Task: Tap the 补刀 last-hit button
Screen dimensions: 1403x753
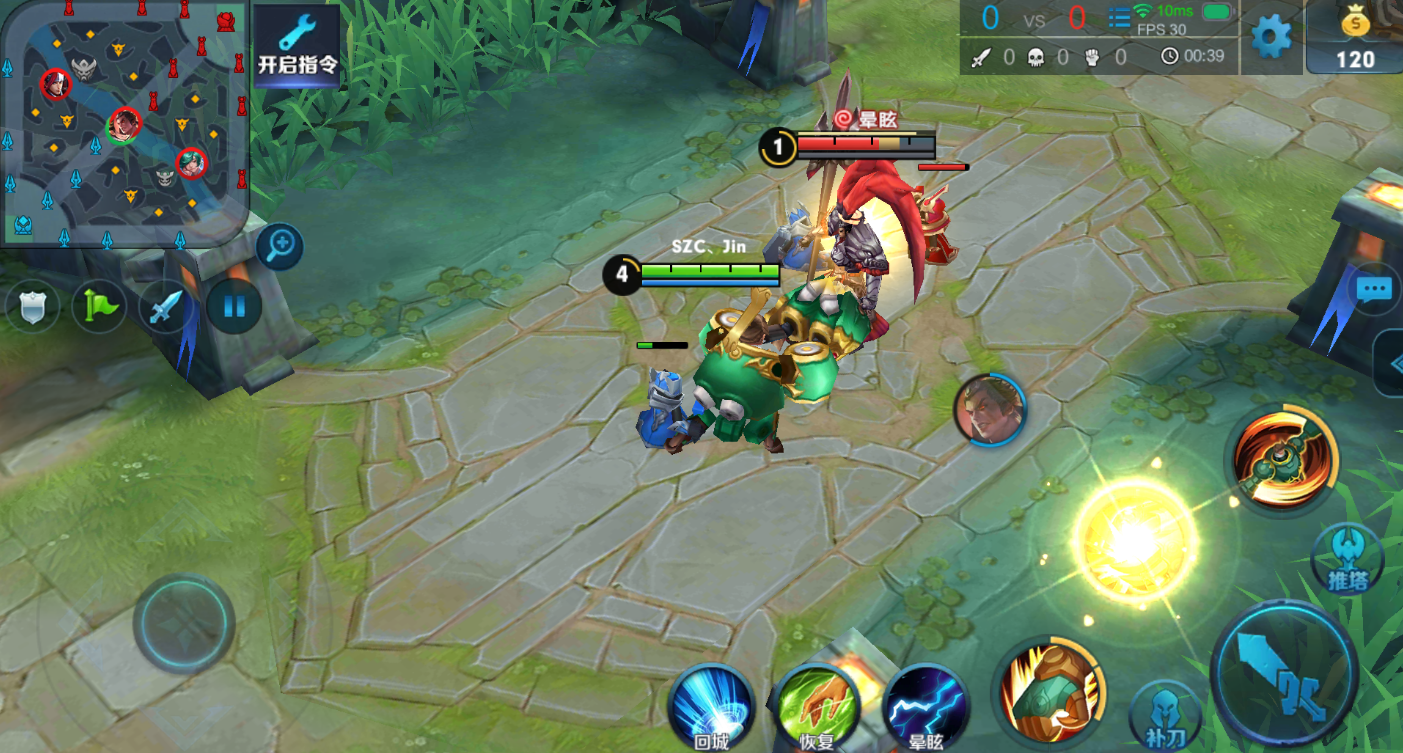Action: click(1164, 713)
